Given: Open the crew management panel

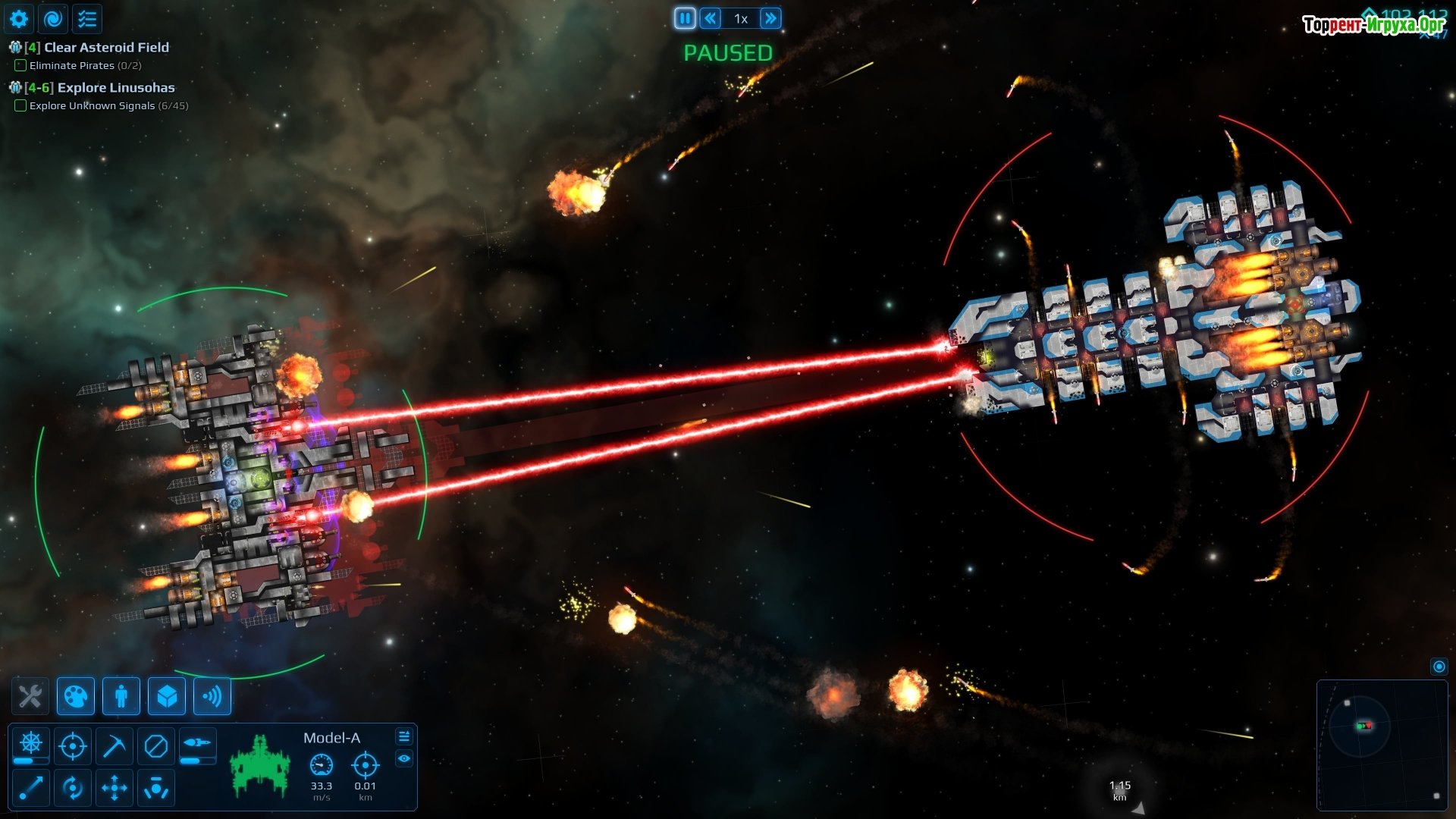Looking at the screenshot, I should [121, 696].
